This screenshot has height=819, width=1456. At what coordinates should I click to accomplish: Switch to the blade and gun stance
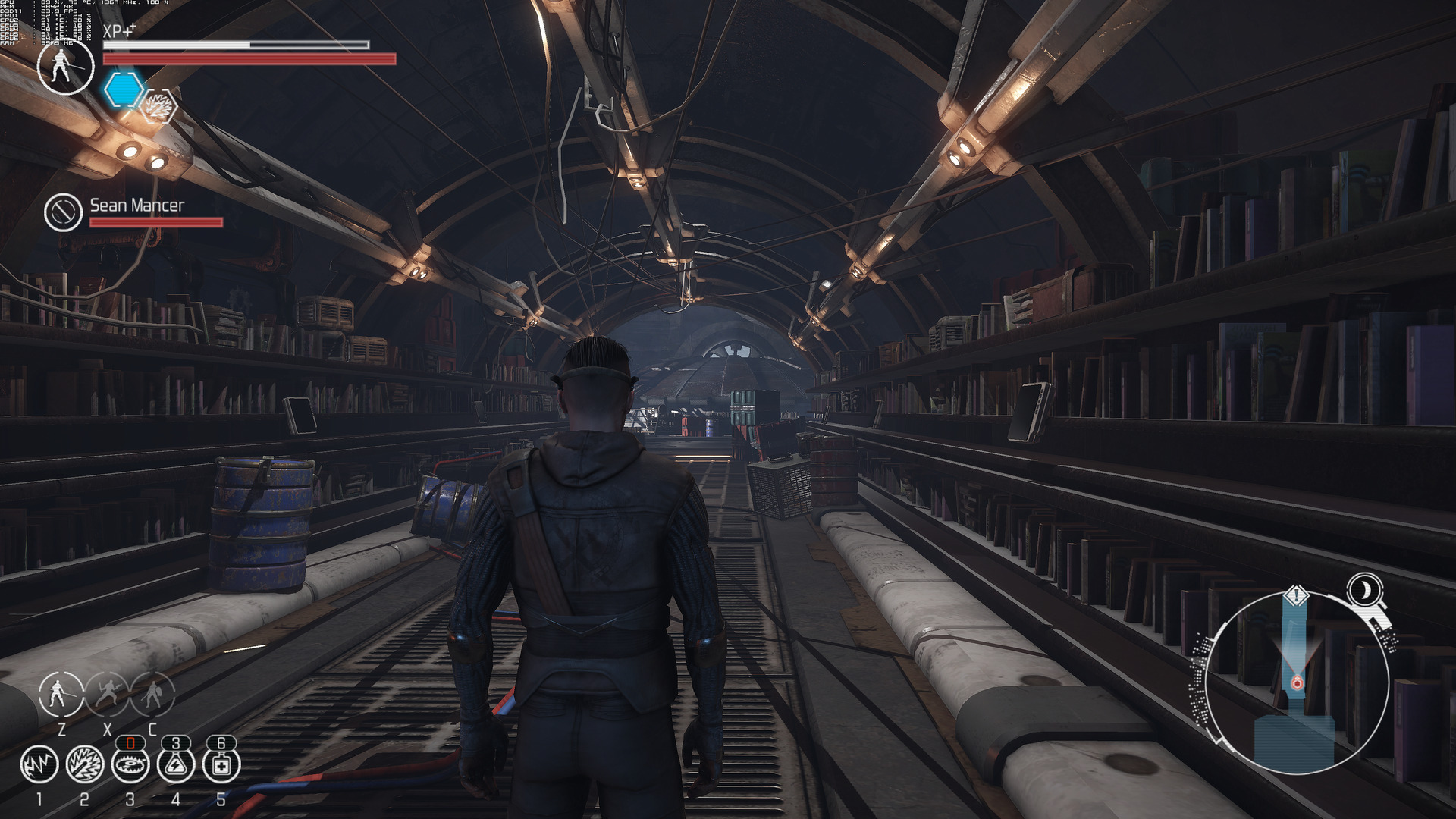pos(107,693)
